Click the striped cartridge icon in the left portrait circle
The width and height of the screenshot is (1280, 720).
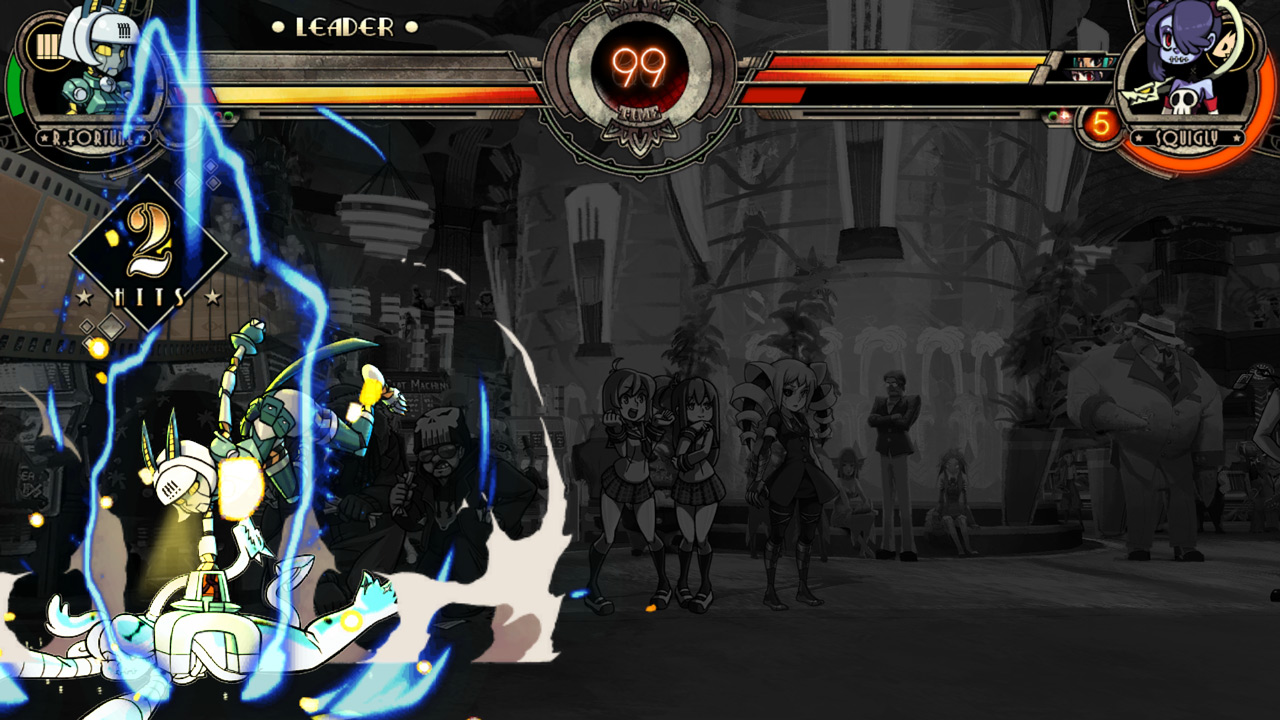[x=47, y=43]
